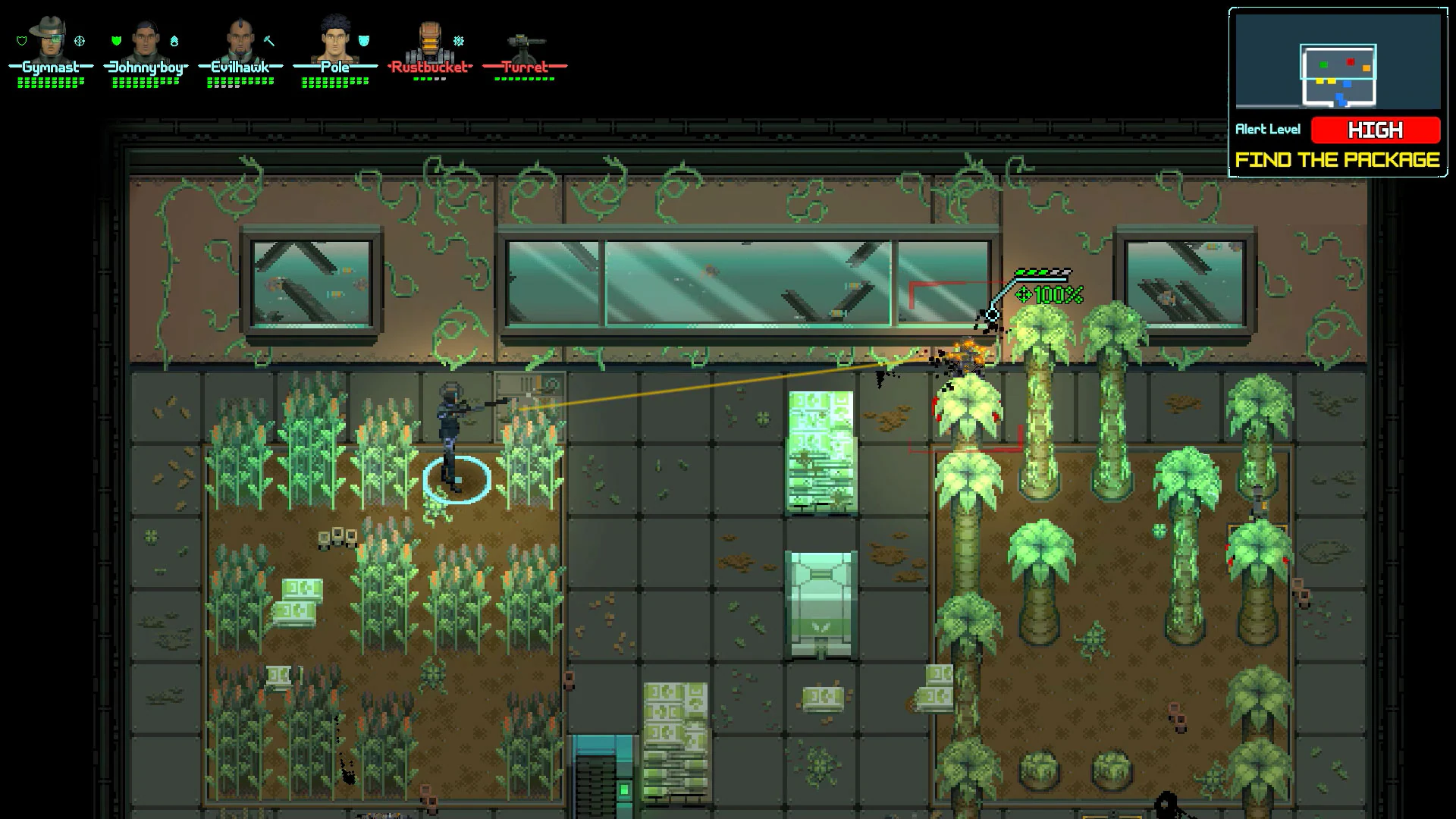The width and height of the screenshot is (1456, 819).
Task: Select Gymnast's character portrait
Action: 47,42
